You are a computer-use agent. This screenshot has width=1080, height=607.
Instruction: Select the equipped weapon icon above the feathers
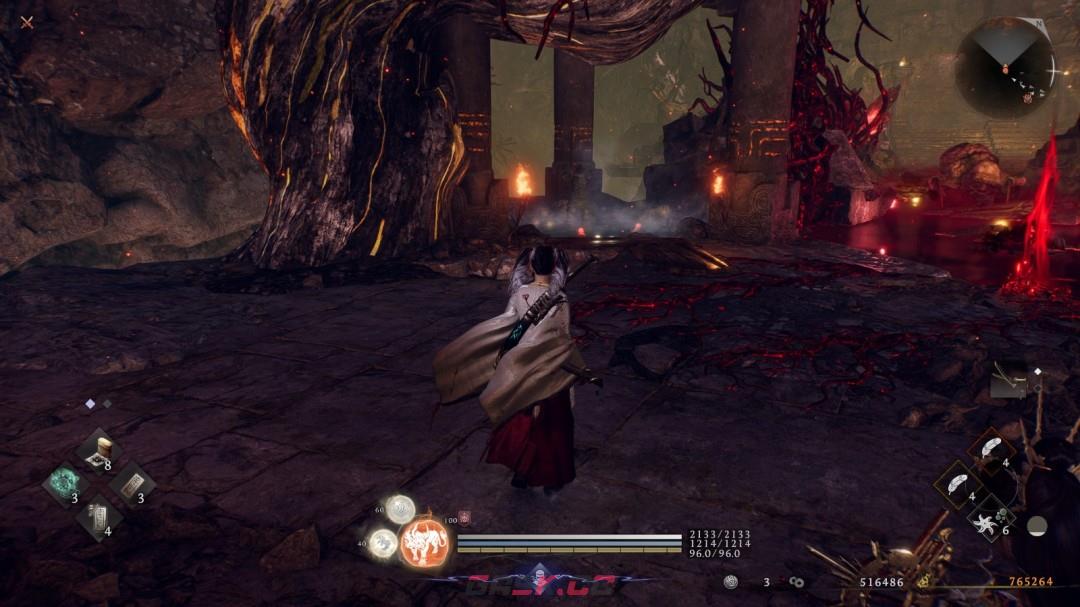click(x=1008, y=380)
